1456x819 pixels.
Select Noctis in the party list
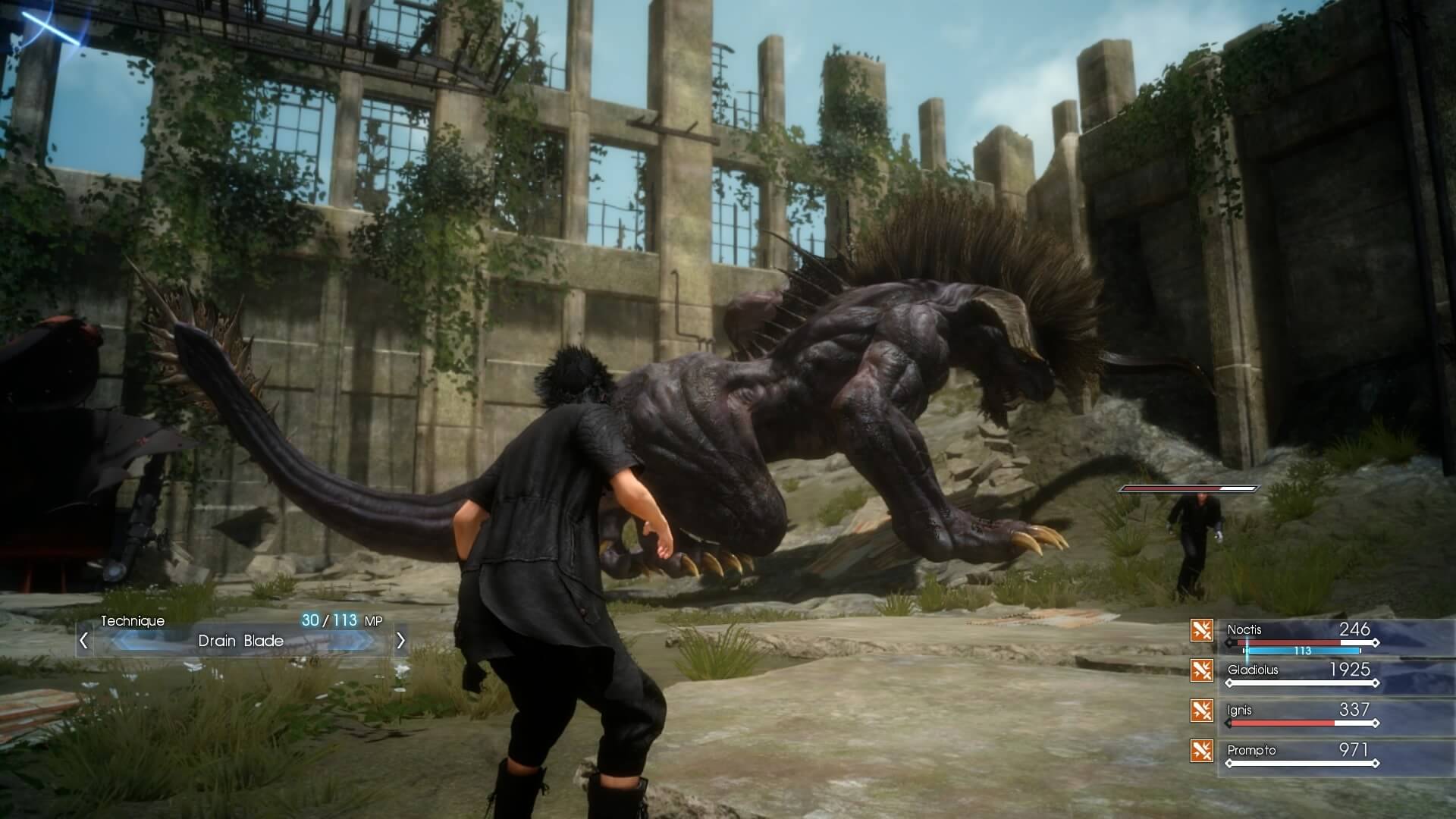1245,629
